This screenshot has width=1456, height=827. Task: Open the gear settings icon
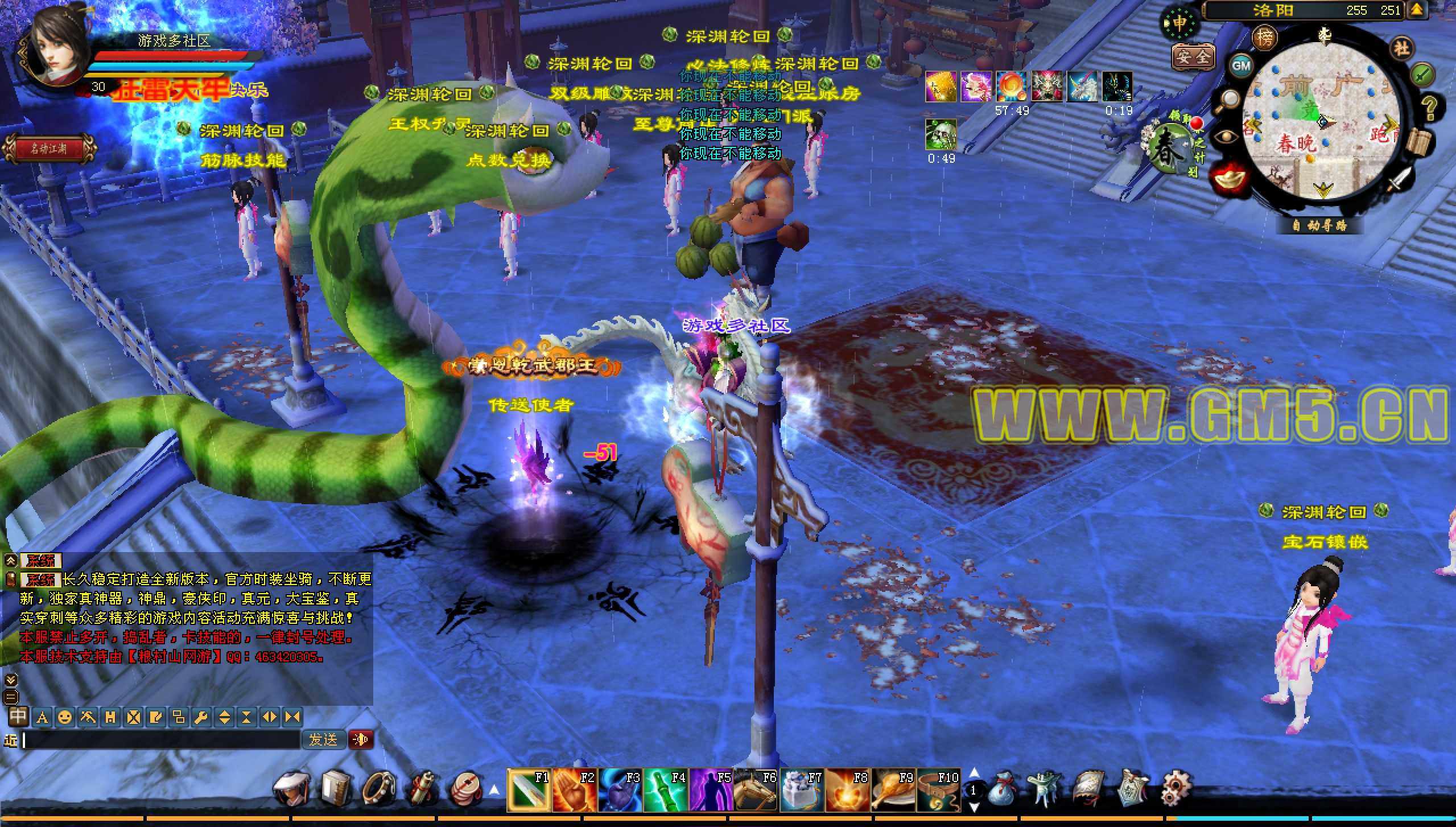(1175, 788)
